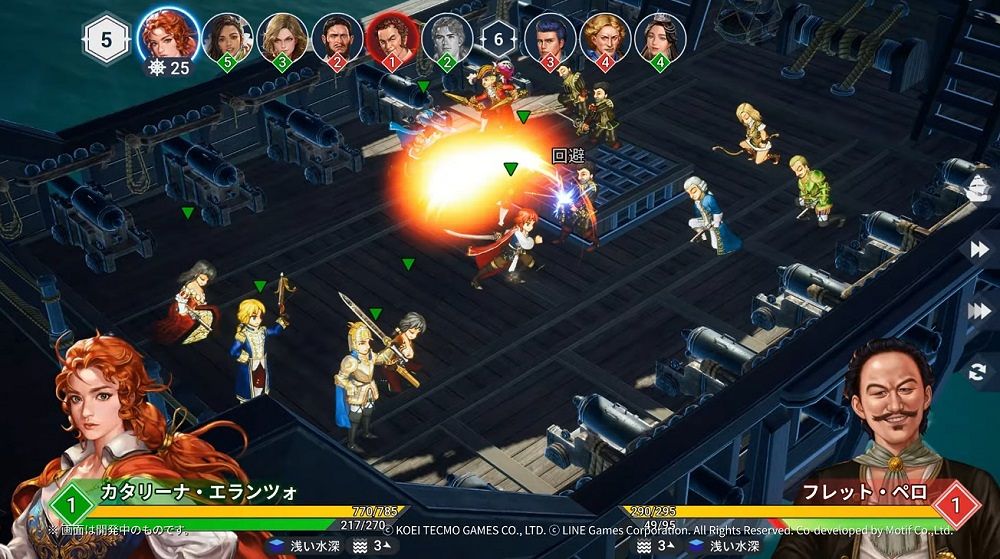
Task: Select the active red-haired woman's turn portrait
Action: click(167, 36)
